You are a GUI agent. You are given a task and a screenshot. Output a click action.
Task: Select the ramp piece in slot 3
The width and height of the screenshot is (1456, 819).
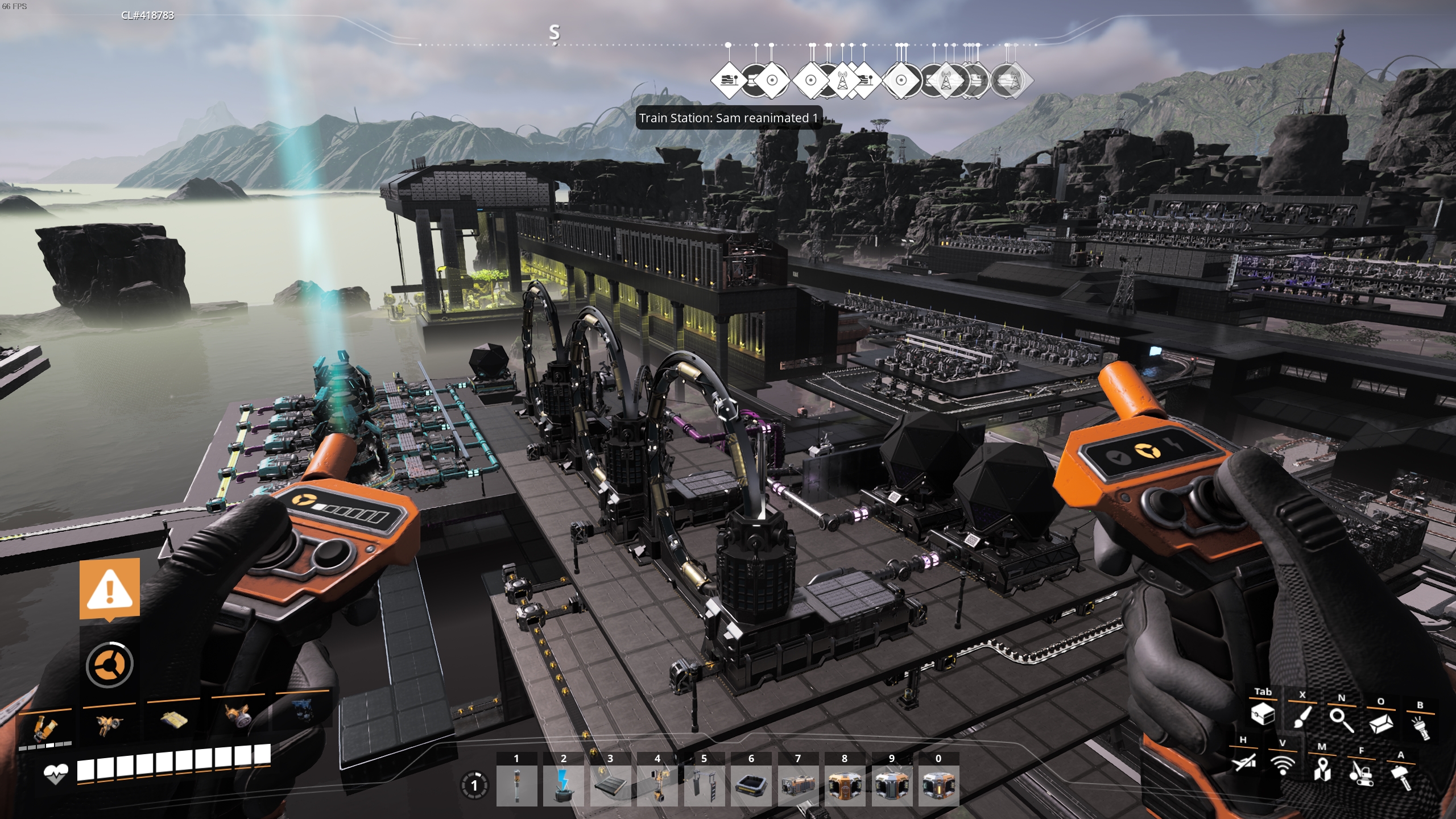[610, 786]
